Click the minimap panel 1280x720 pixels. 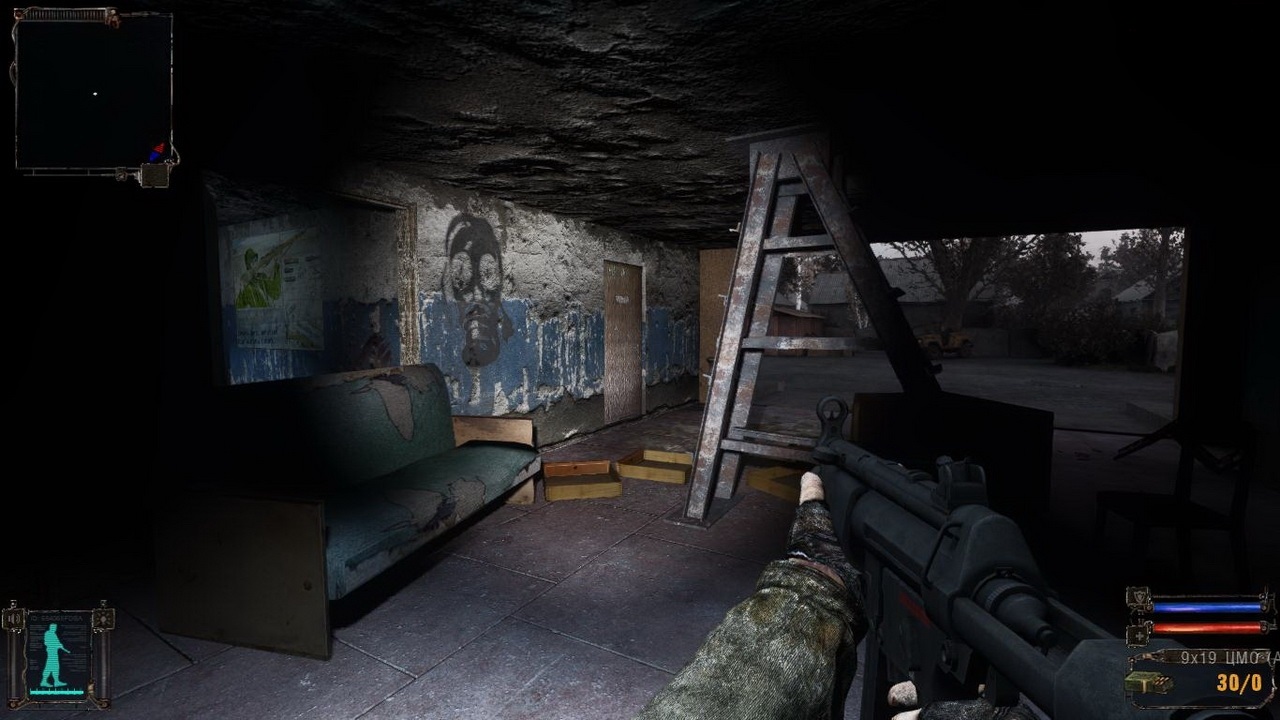[94, 94]
